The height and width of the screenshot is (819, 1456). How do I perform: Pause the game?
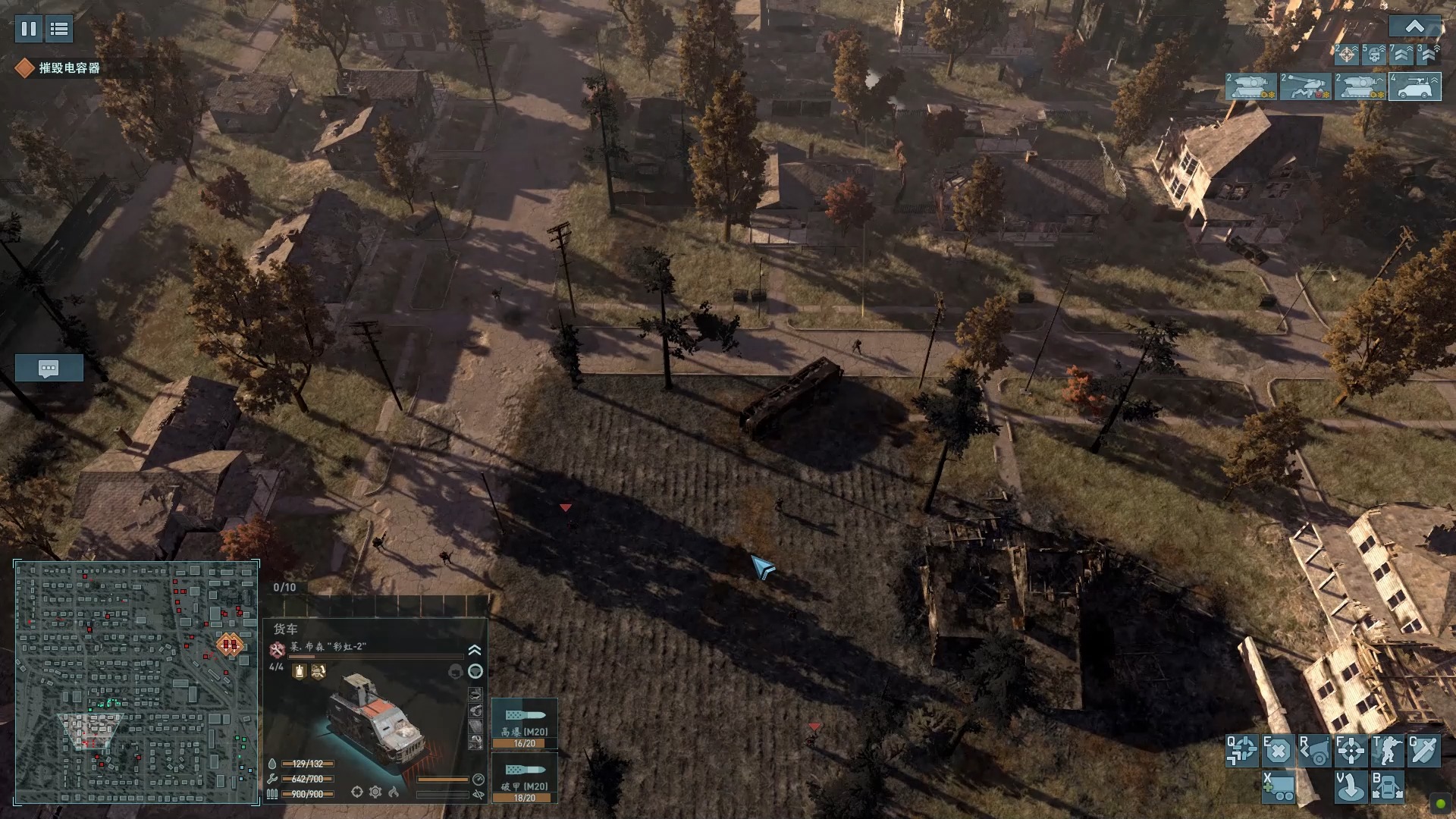(x=29, y=29)
